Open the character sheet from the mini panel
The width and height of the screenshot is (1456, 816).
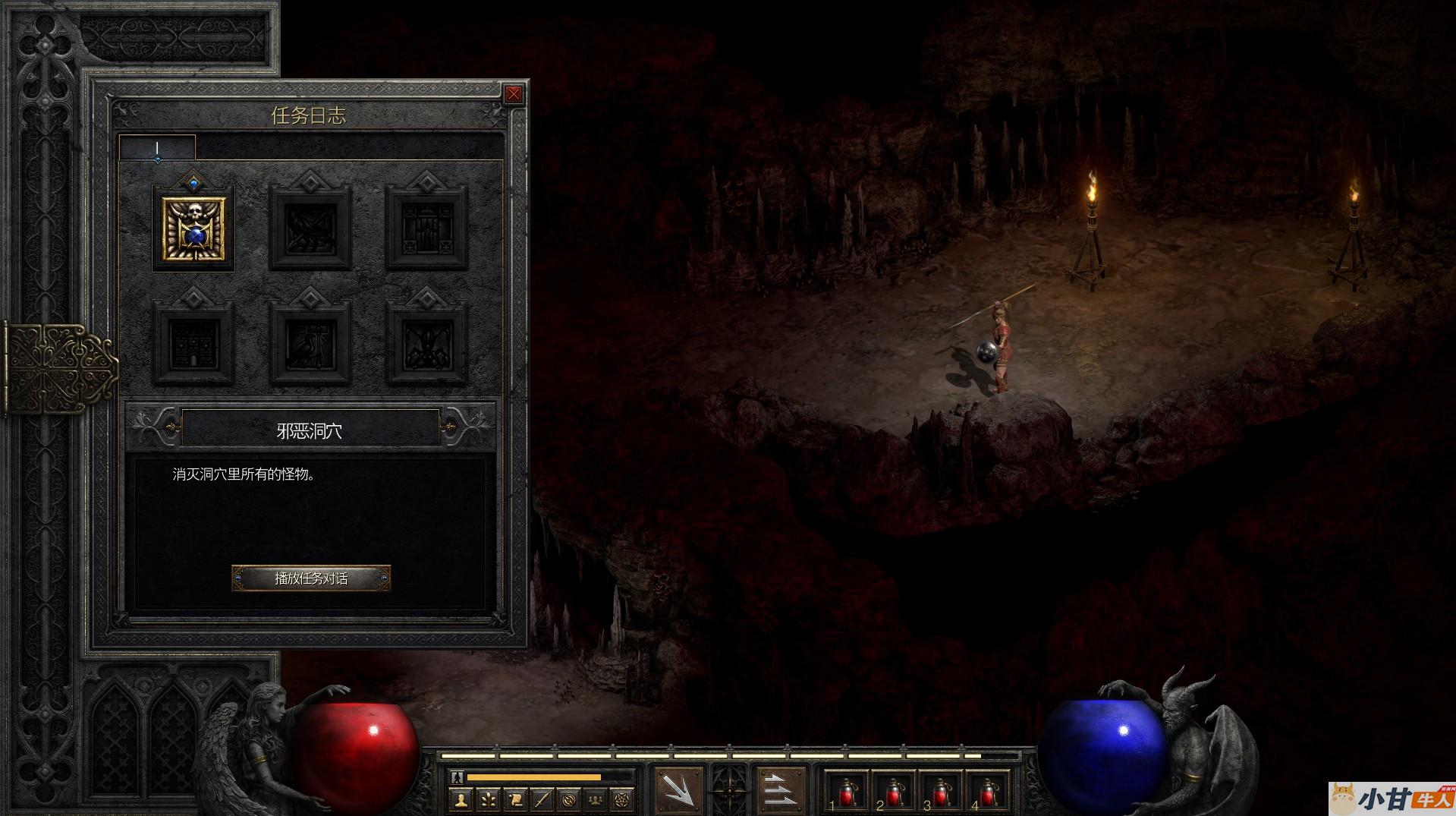point(461,799)
